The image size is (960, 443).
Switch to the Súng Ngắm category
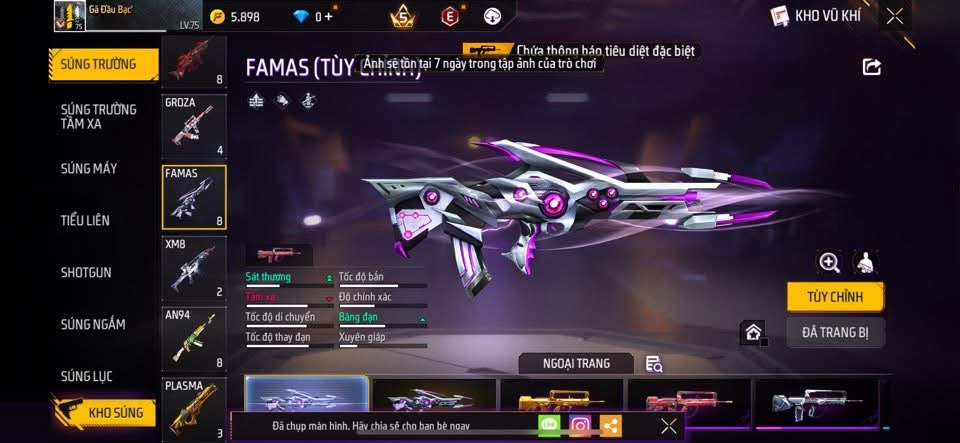pyautogui.click(x=93, y=324)
